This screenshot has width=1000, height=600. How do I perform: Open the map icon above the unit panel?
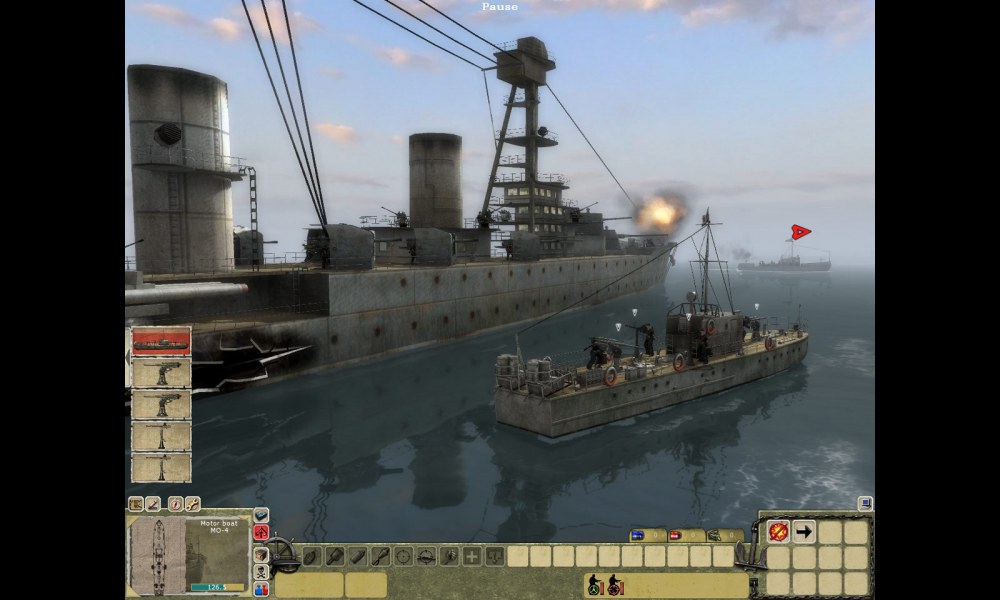point(136,503)
